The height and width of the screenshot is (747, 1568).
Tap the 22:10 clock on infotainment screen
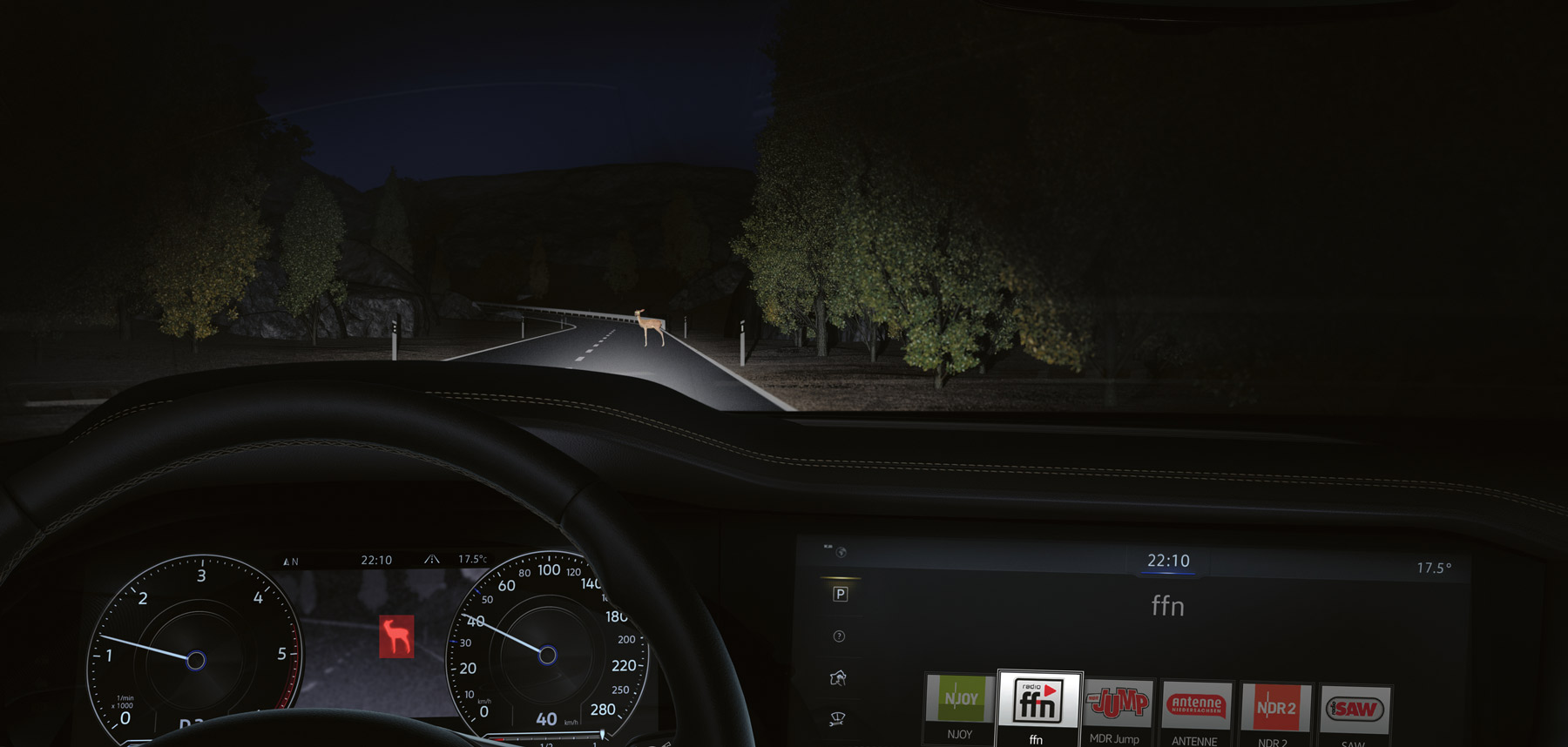1168,561
